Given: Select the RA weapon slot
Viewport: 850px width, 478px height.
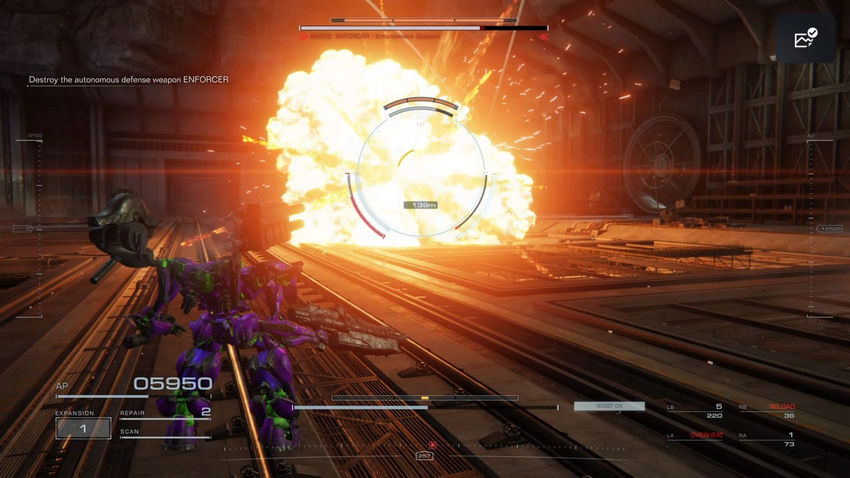Looking at the screenshot, I should coord(772,440).
